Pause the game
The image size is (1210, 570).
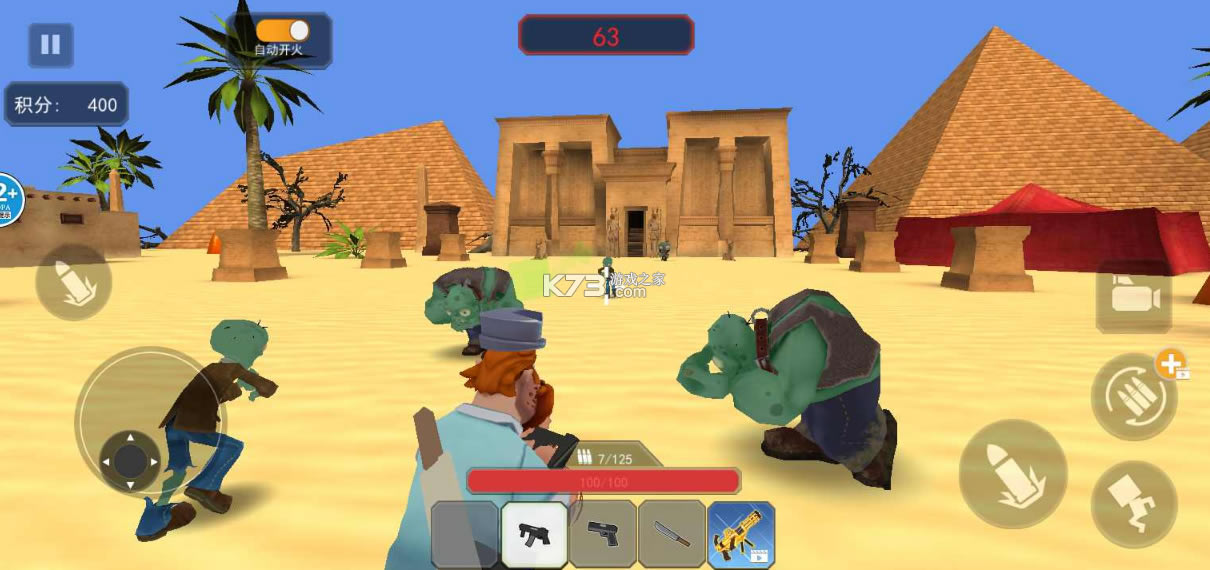click(50, 45)
